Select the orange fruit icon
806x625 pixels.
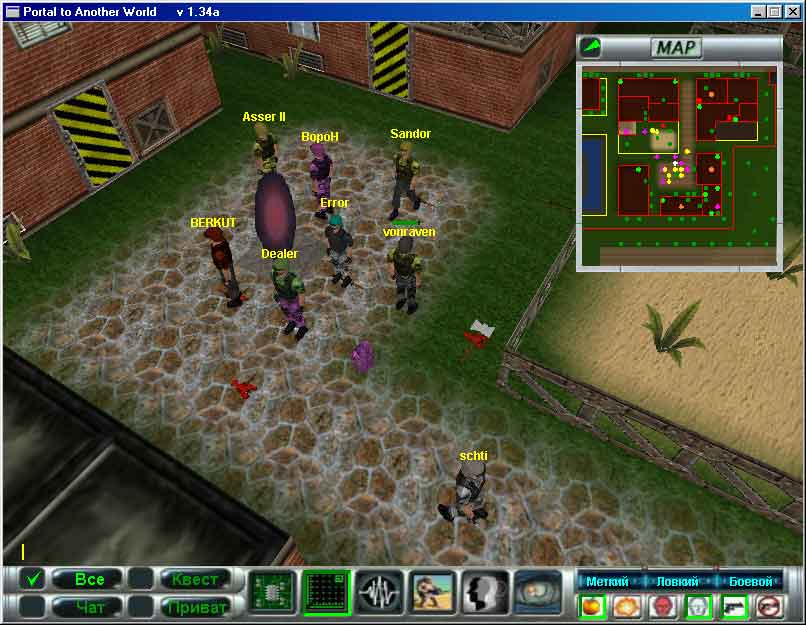tap(591, 606)
